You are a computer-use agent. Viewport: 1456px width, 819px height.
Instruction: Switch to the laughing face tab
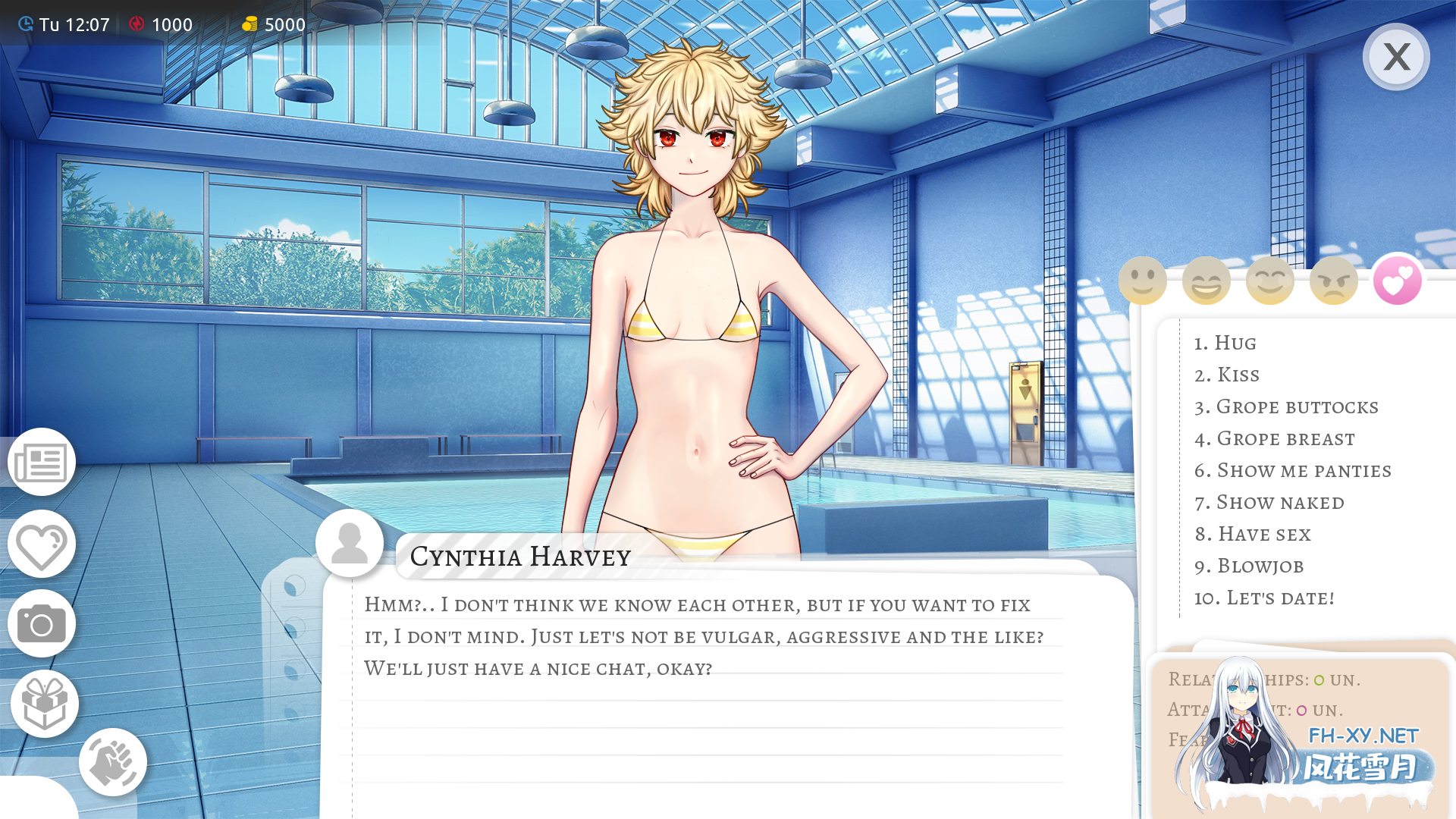coord(1206,280)
